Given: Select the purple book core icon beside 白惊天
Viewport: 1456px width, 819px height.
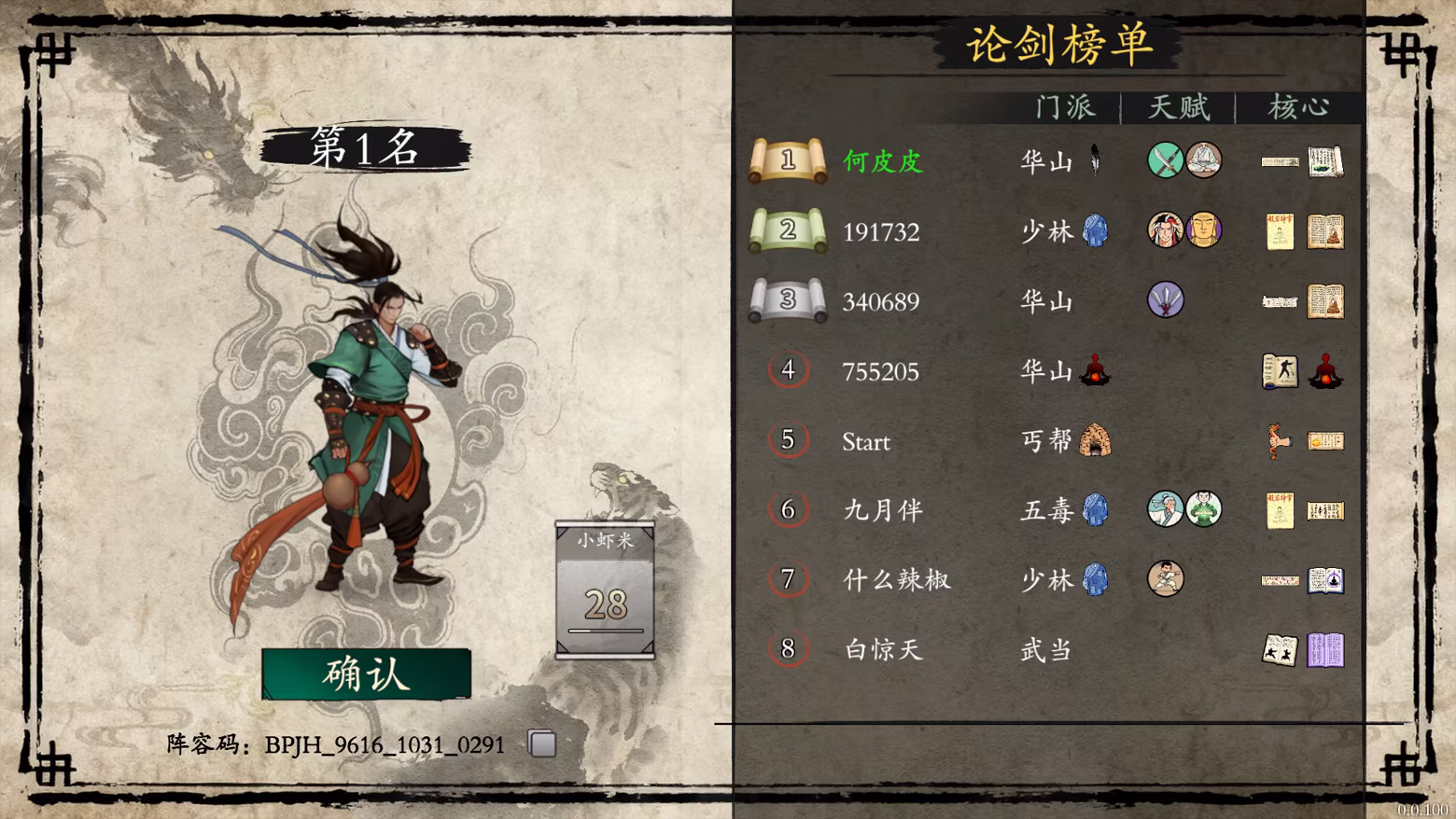Looking at the screenshot, I should click(1325, 650).
